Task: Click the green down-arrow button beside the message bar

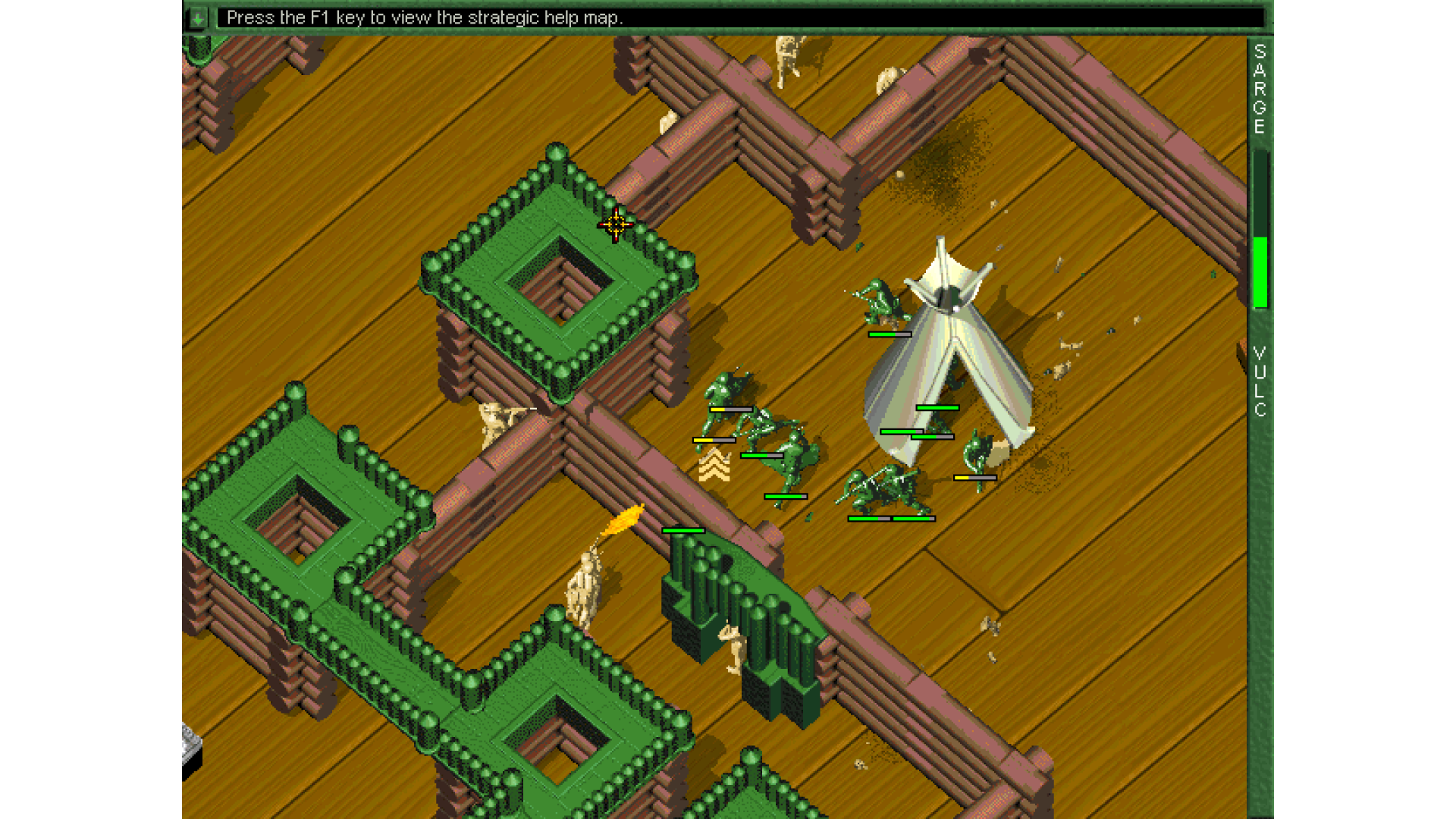Action: (x=198, y=17)
